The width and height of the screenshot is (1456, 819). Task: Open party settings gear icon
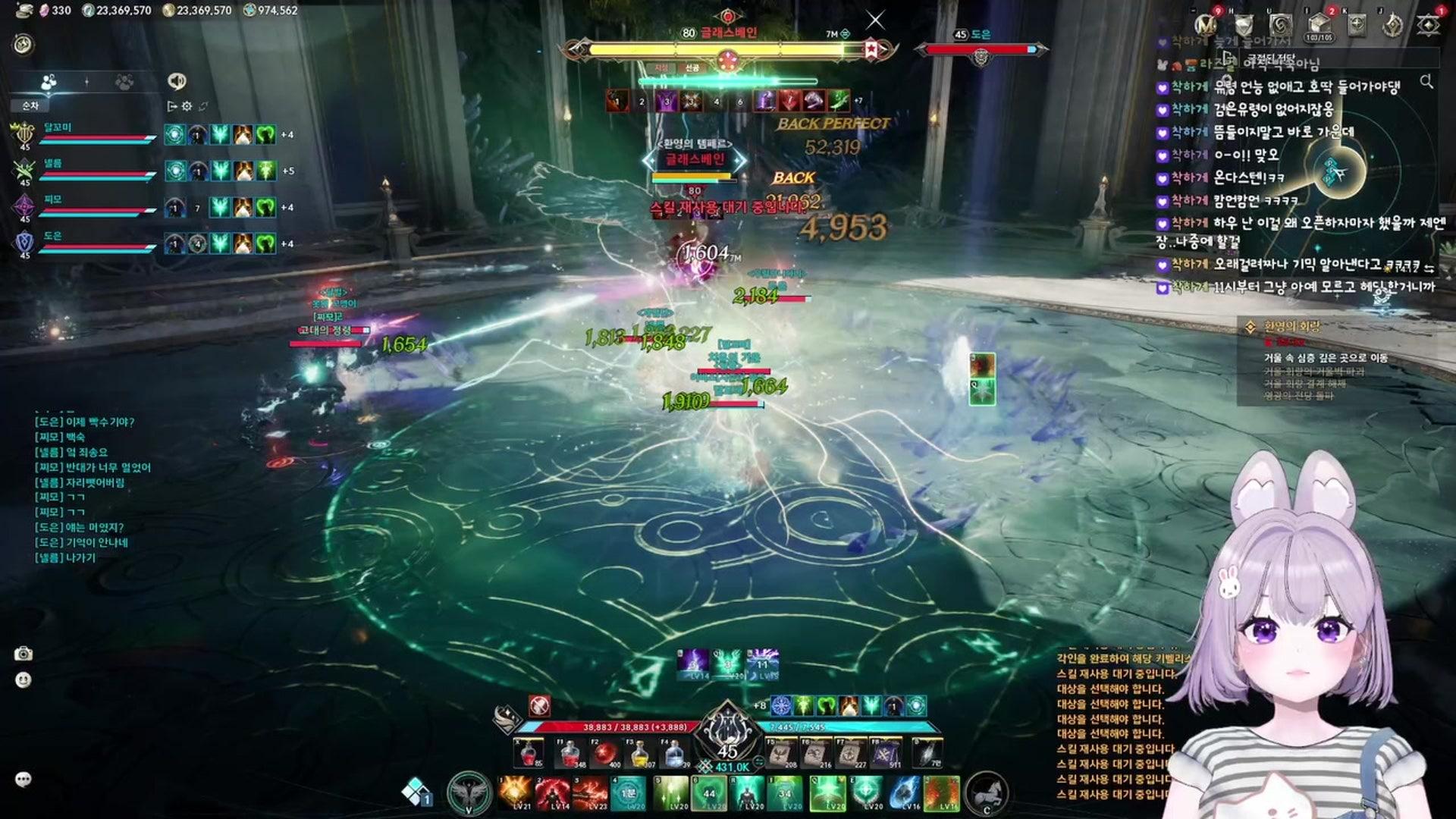187,106
